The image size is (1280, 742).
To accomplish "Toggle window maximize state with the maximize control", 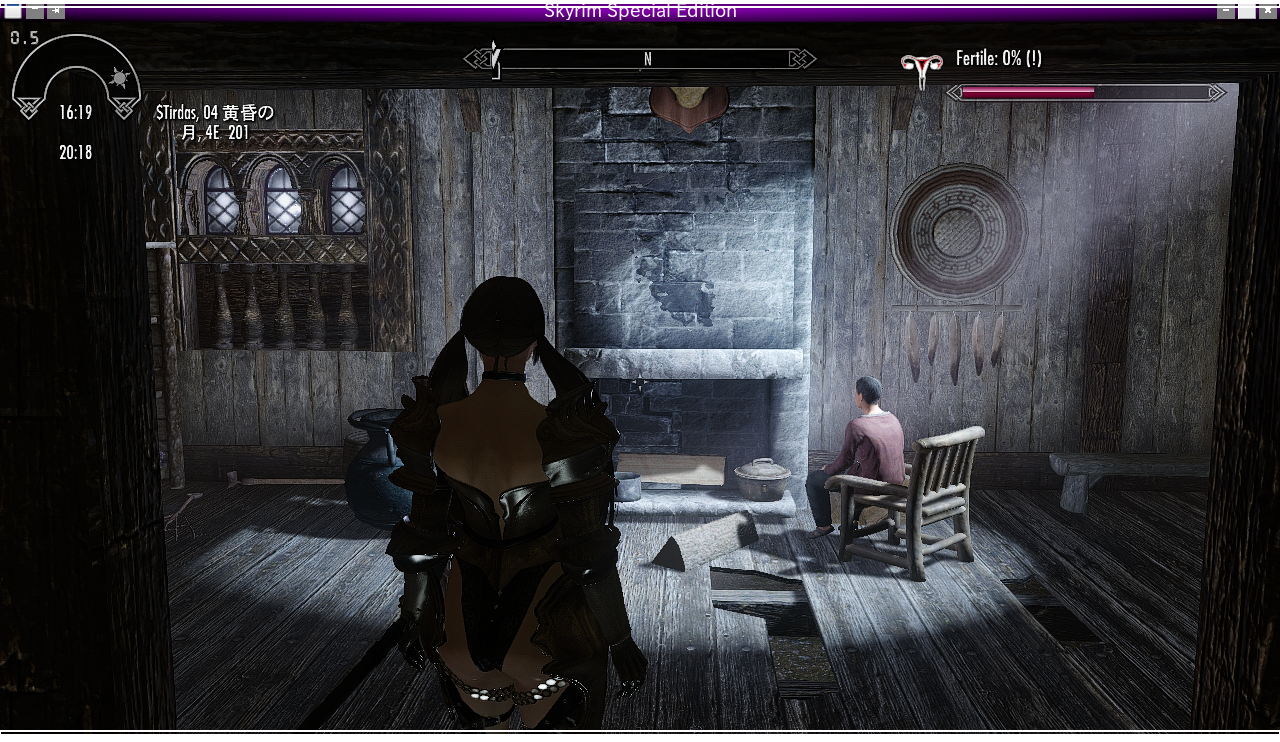I will pos(1247,12).
